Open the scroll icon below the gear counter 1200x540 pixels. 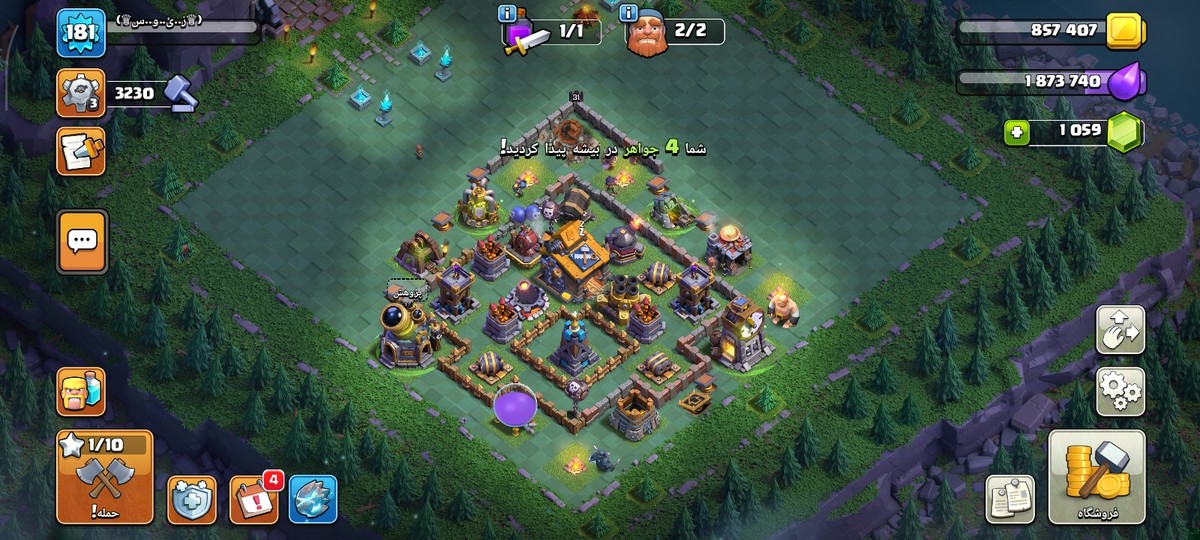click(81, 151)
